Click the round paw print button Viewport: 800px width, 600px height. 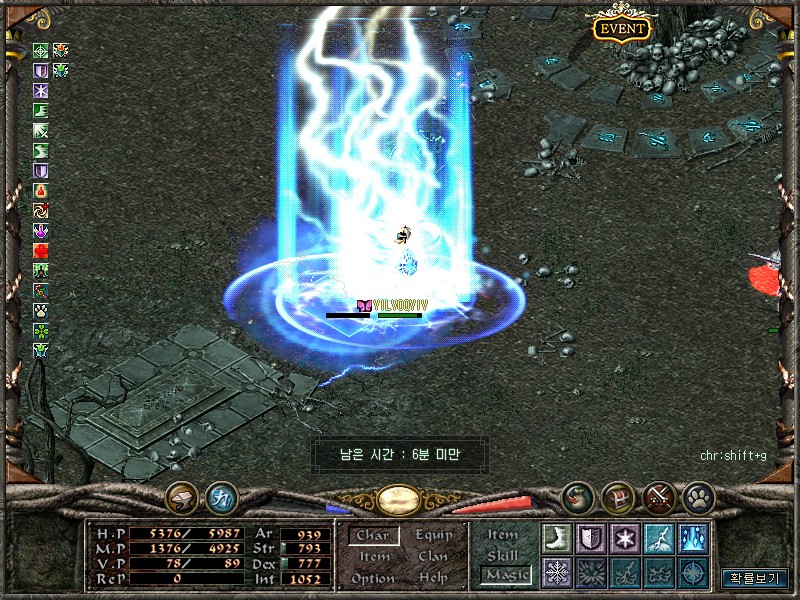pyautogui.click(x=698, y=496)
